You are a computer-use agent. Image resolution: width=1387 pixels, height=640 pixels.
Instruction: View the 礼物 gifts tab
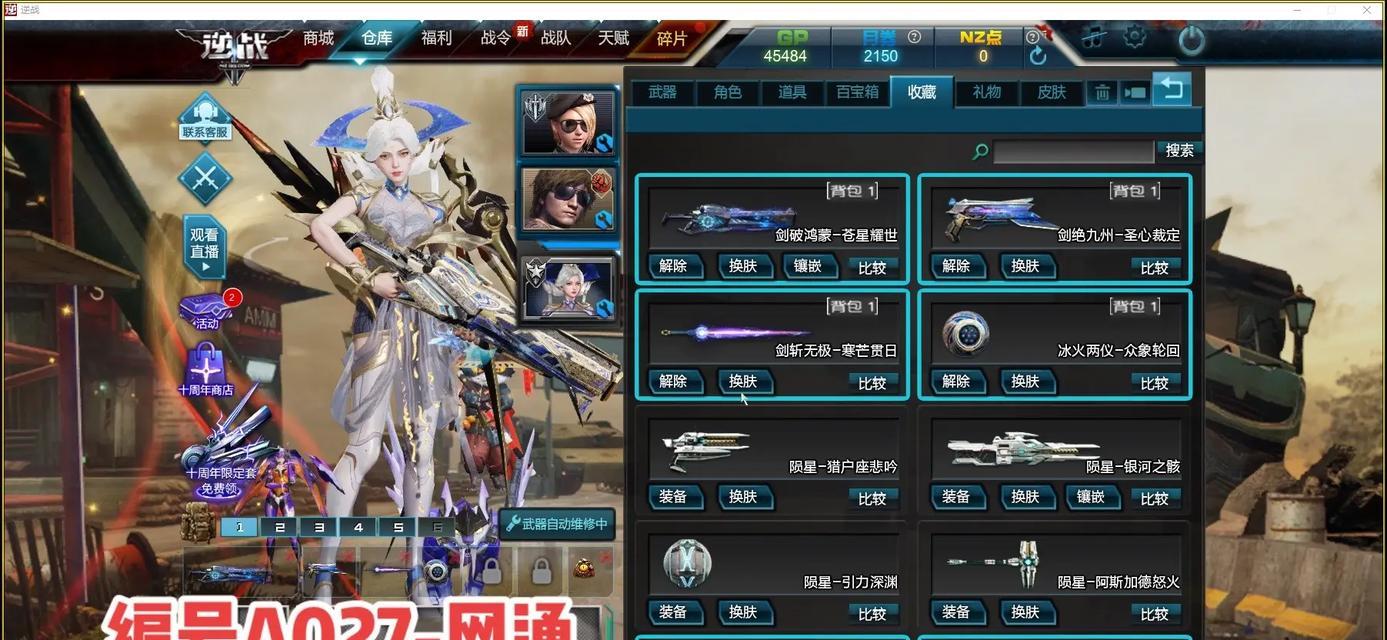(986, 92)
